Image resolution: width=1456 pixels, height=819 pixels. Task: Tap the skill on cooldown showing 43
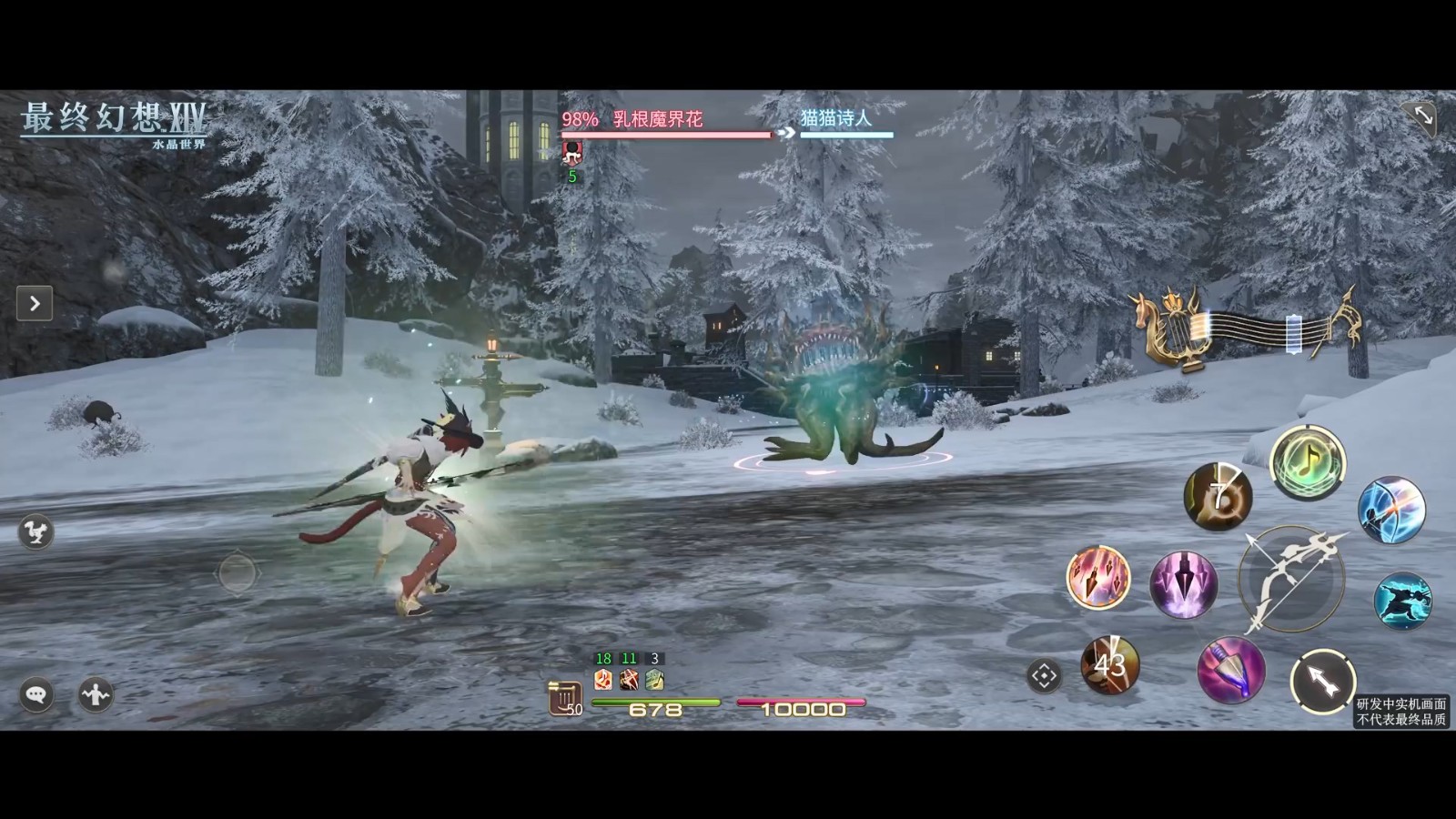click(1109, 665)
